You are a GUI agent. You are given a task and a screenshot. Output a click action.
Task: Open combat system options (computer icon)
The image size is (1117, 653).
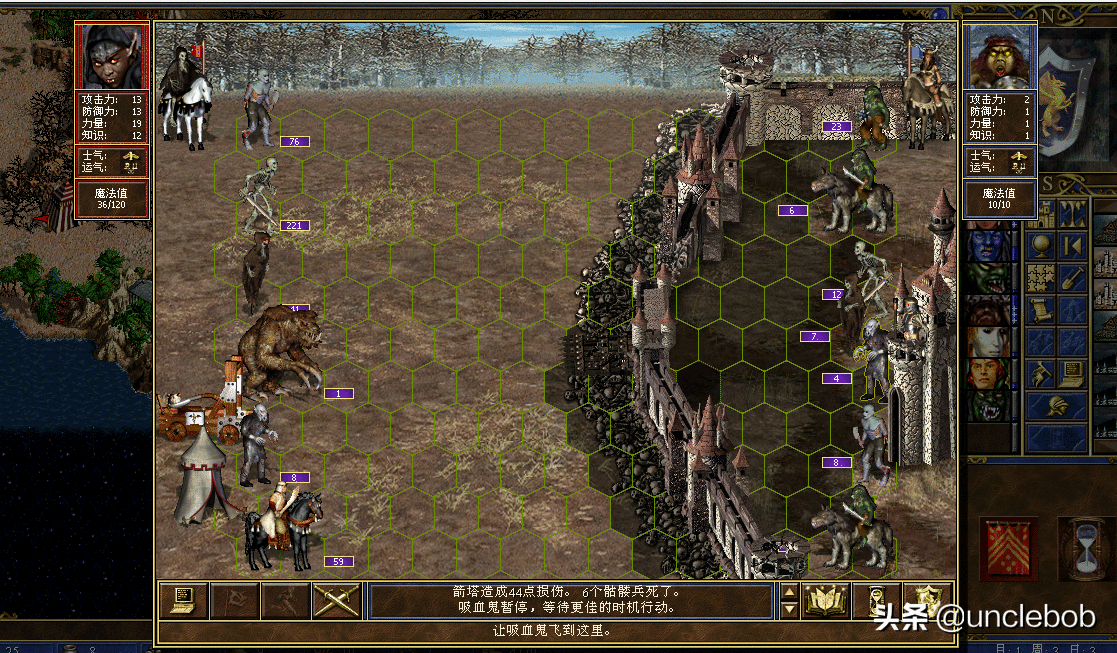pyautogui.click(x=183, y=600)
